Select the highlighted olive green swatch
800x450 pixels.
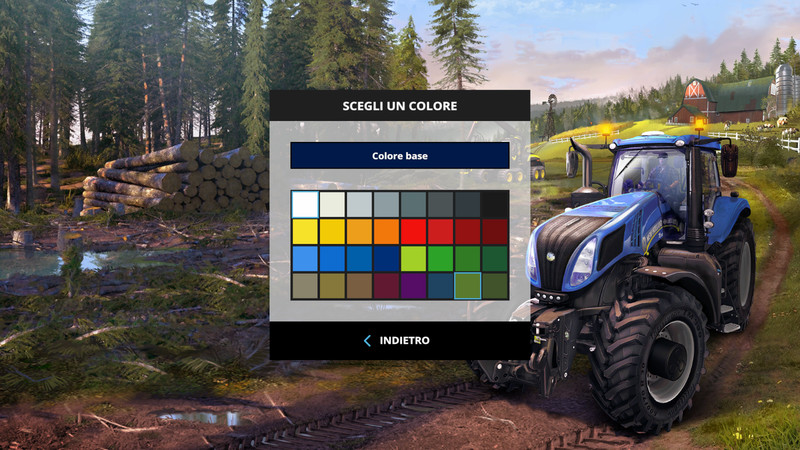click(467, 286)
